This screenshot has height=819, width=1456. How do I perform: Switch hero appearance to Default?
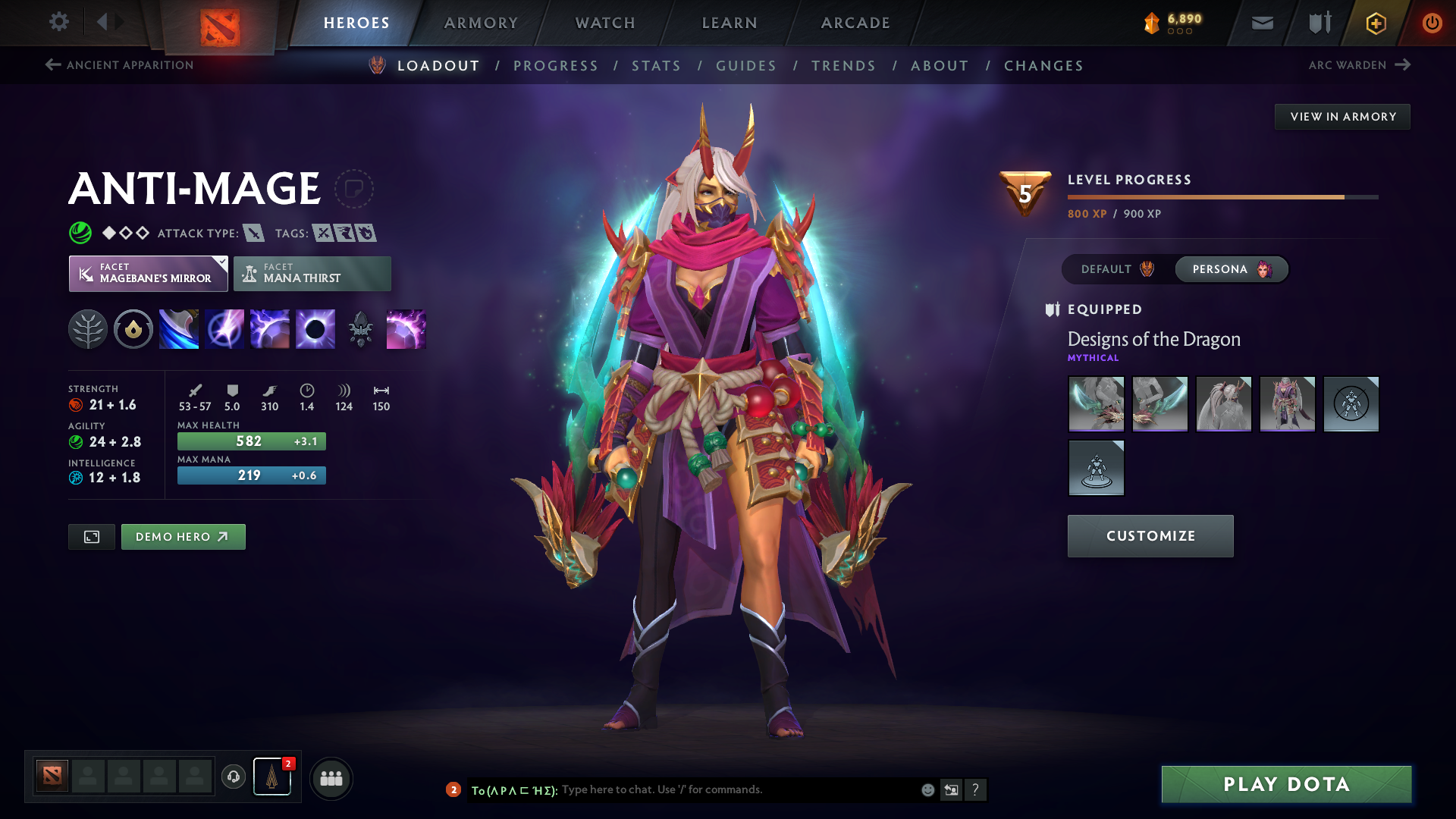pyautogui.click(x=1113, y=269)
